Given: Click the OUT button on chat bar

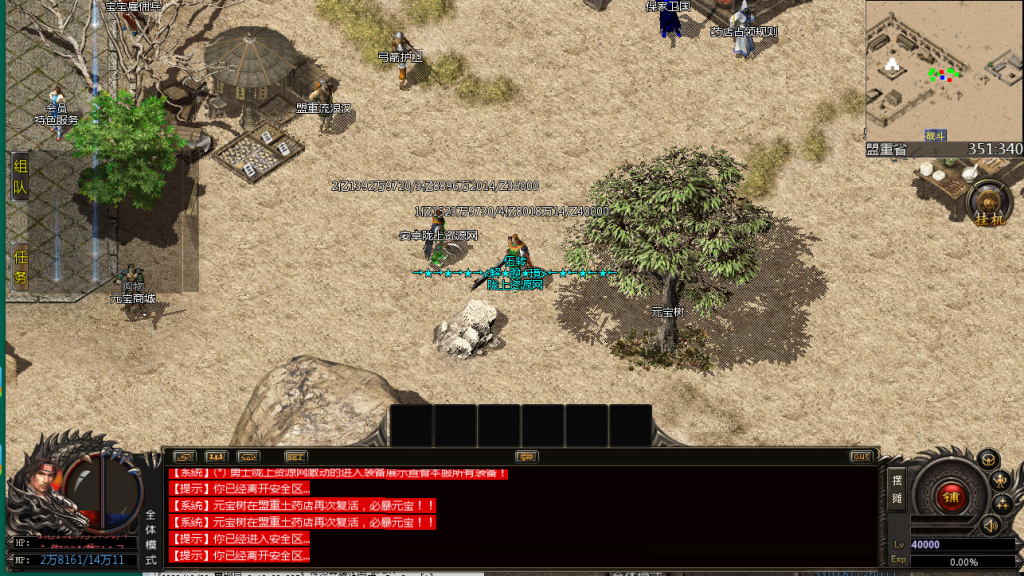Looking at the screenshot, I should click(861, 457).
